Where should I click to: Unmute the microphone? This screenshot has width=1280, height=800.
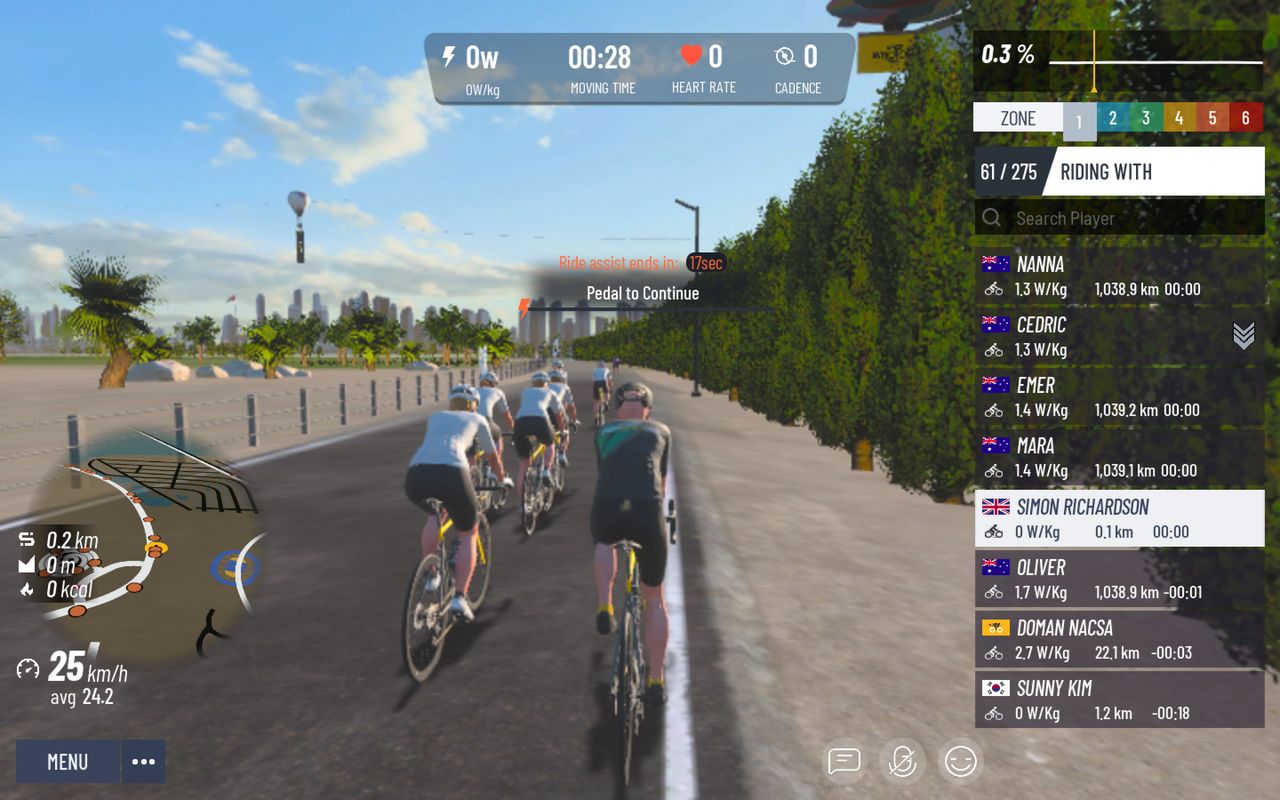click(901, 760)
